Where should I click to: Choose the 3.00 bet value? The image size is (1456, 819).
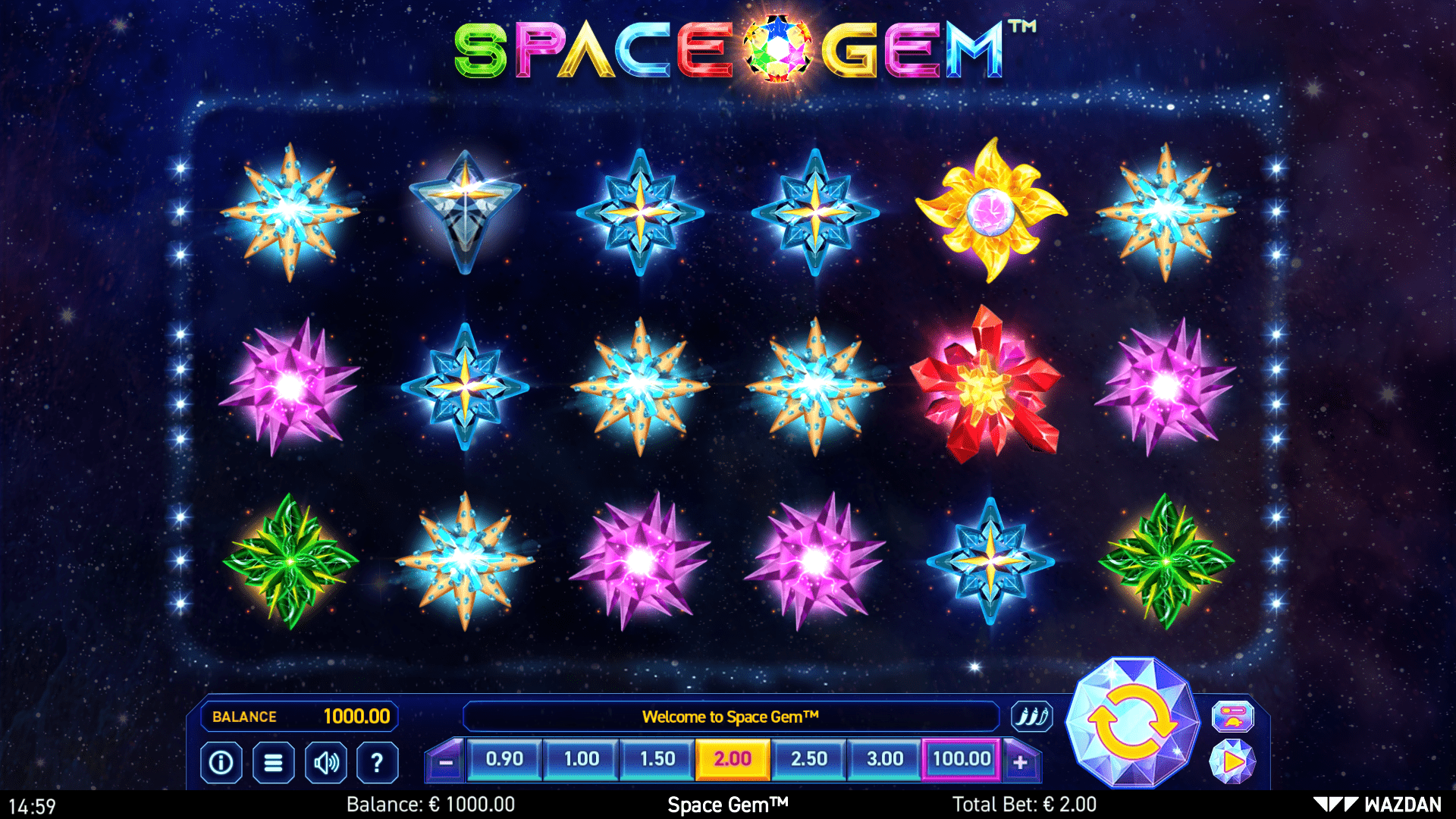[x=885, y=759]
